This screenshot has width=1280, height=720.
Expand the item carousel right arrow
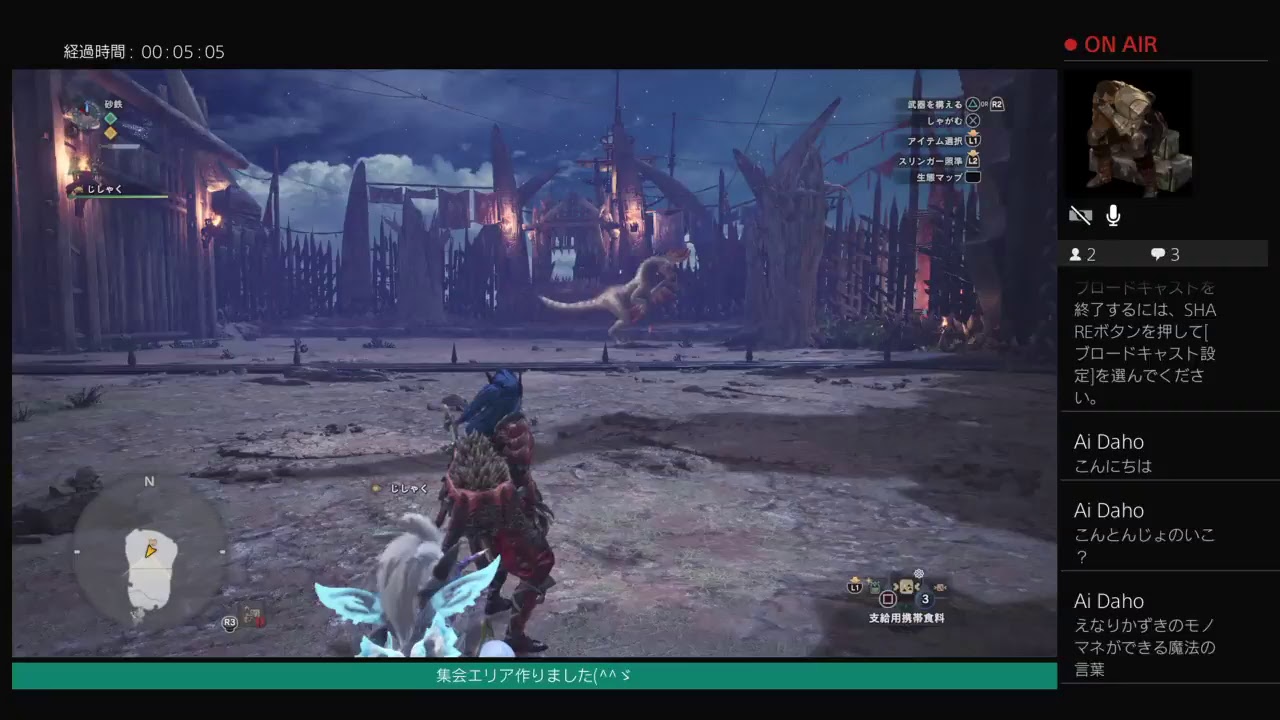(x=916, y=586)
